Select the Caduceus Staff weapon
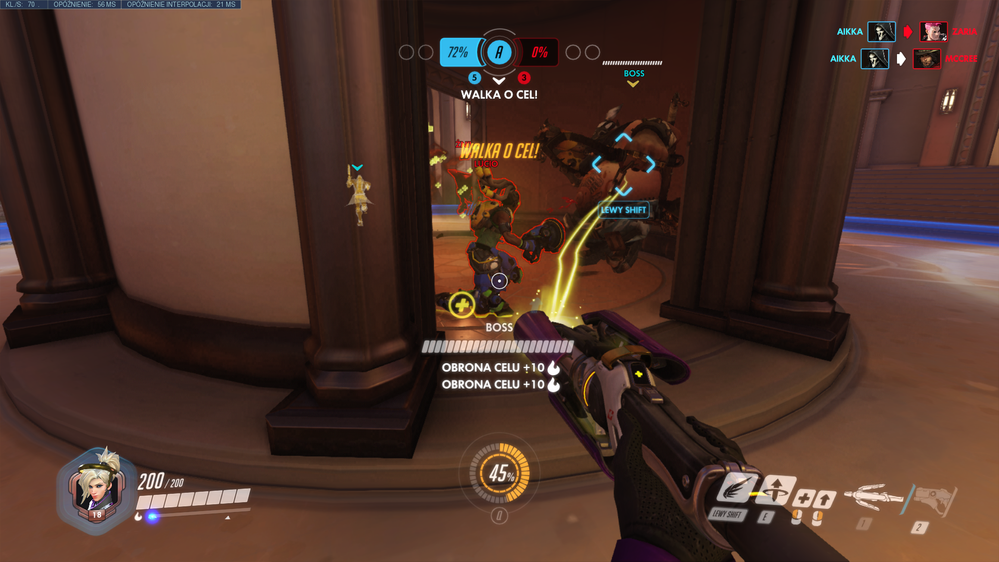 874,496
